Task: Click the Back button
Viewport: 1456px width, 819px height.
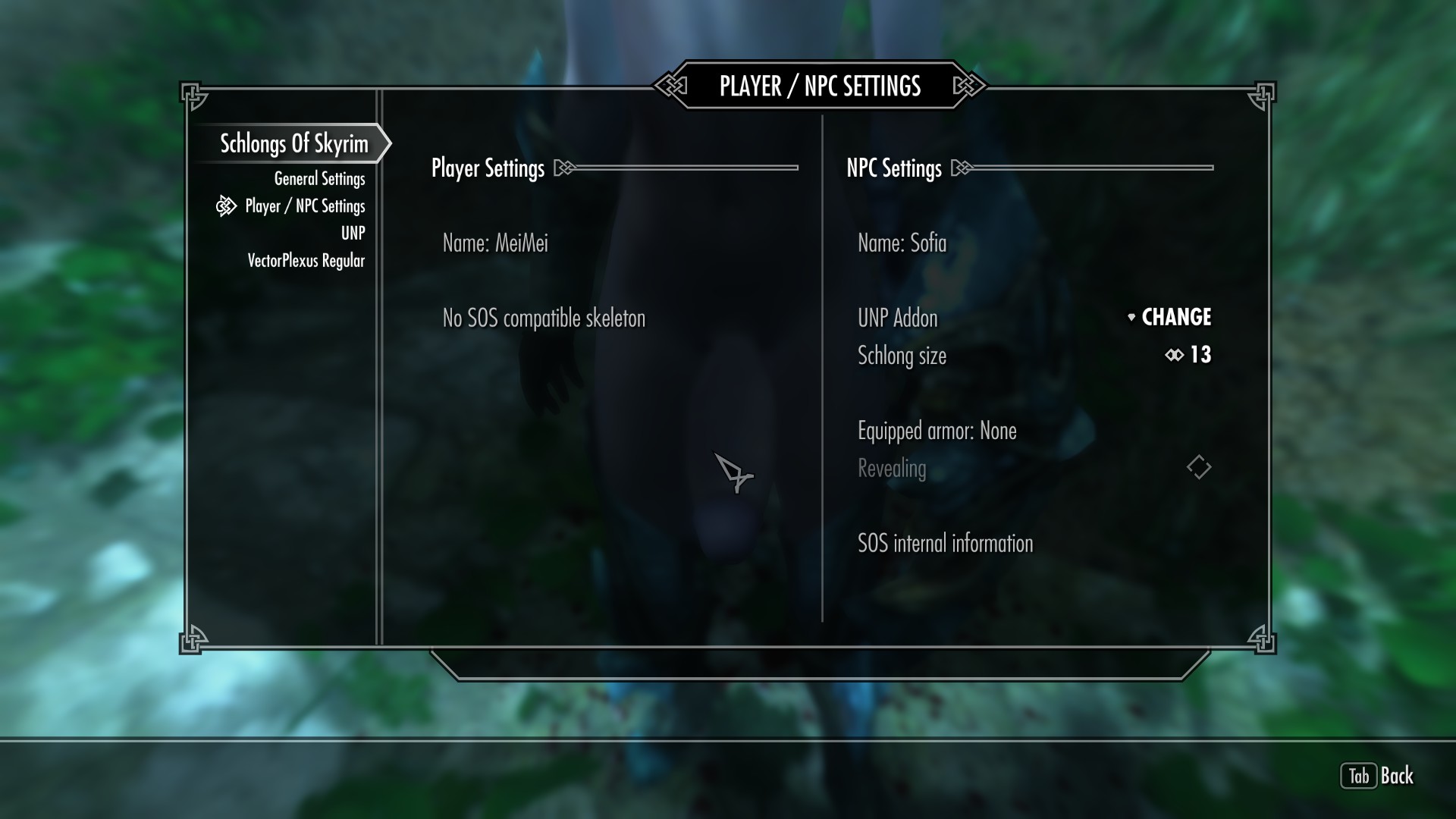Action: 1378,776
